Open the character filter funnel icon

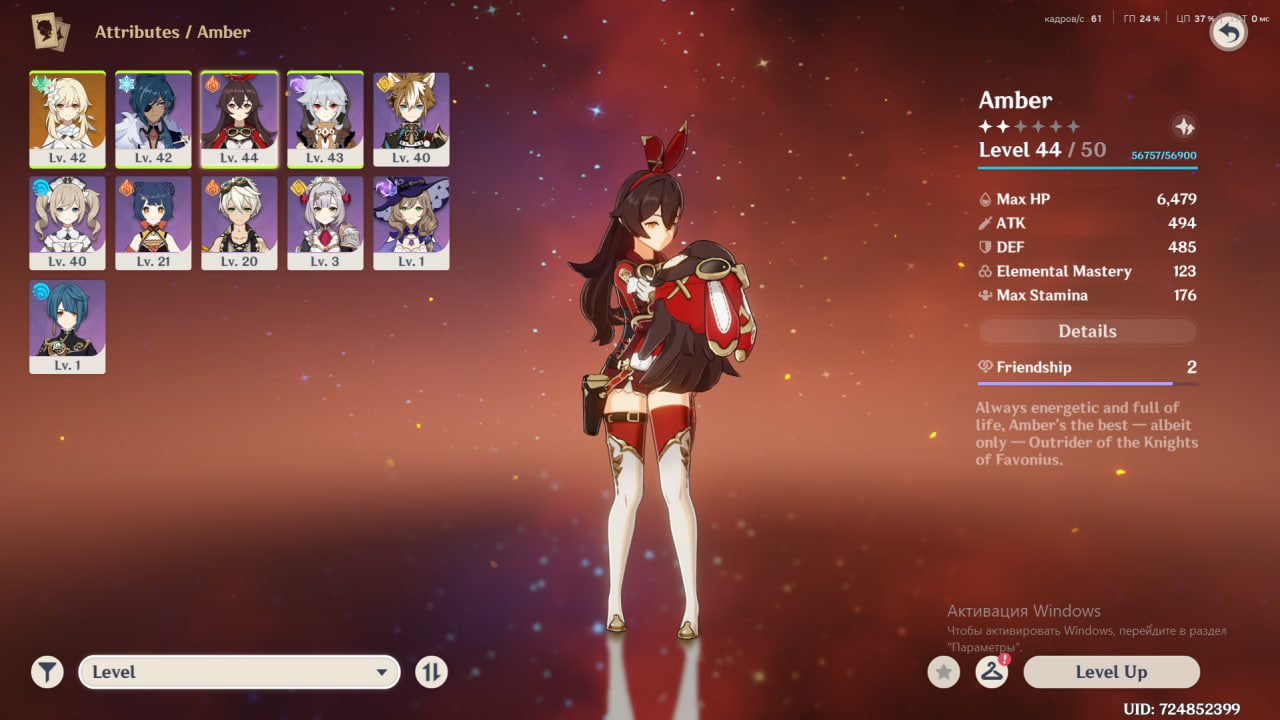pyautogui.click(x=47, y=672)
